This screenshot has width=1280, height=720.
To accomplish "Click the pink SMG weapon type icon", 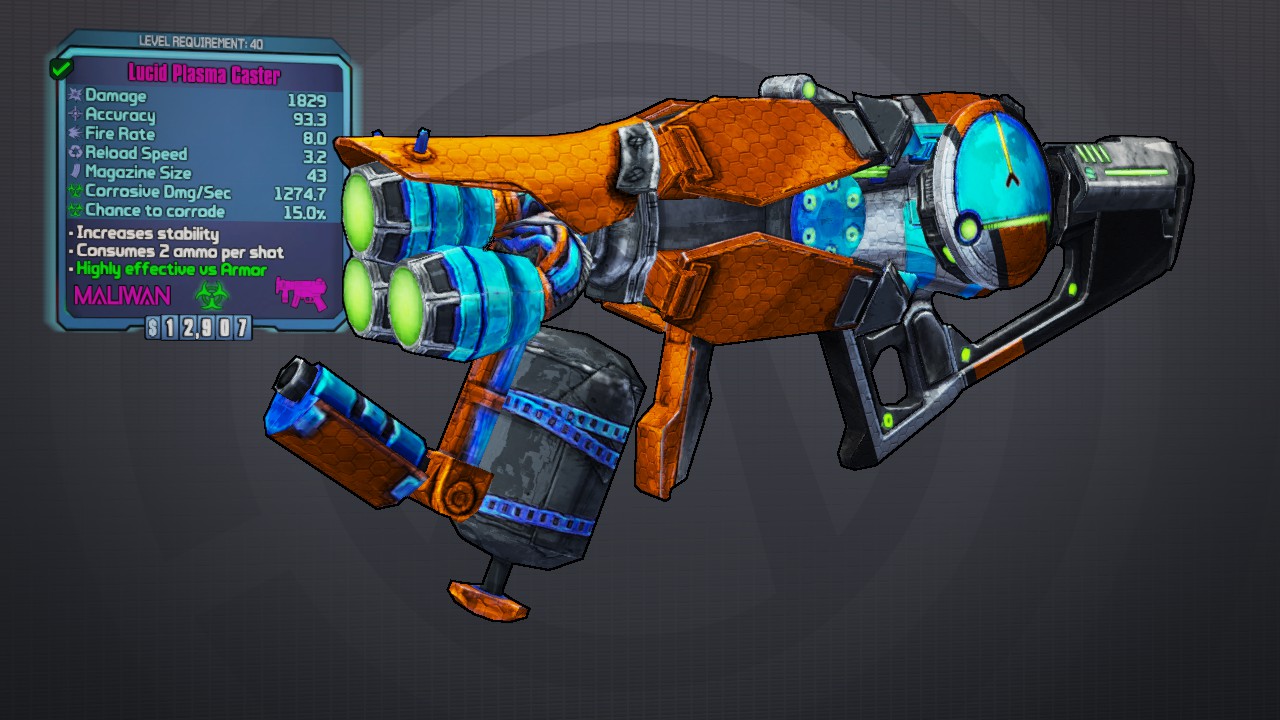I will [x=301, y=293].
